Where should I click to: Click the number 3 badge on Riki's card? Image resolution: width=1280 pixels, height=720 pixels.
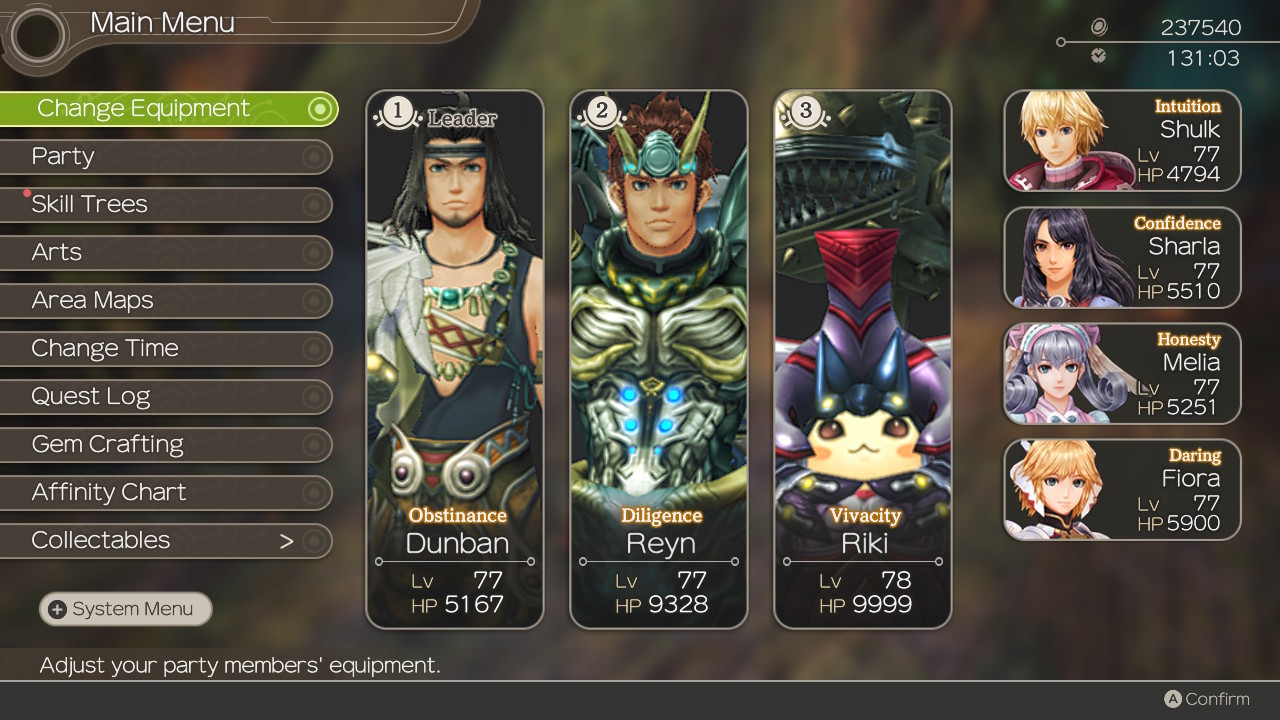(805, 113)
